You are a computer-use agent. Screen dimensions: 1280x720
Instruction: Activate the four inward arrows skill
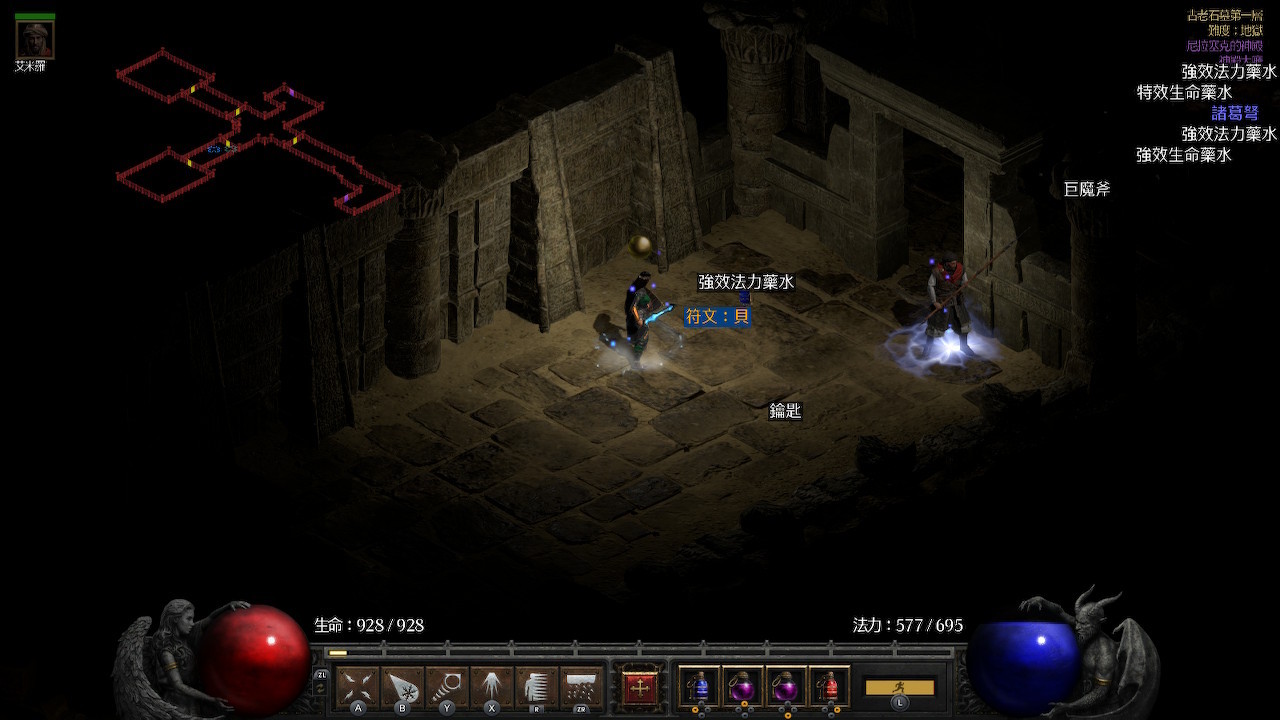(x=358, y=687)
